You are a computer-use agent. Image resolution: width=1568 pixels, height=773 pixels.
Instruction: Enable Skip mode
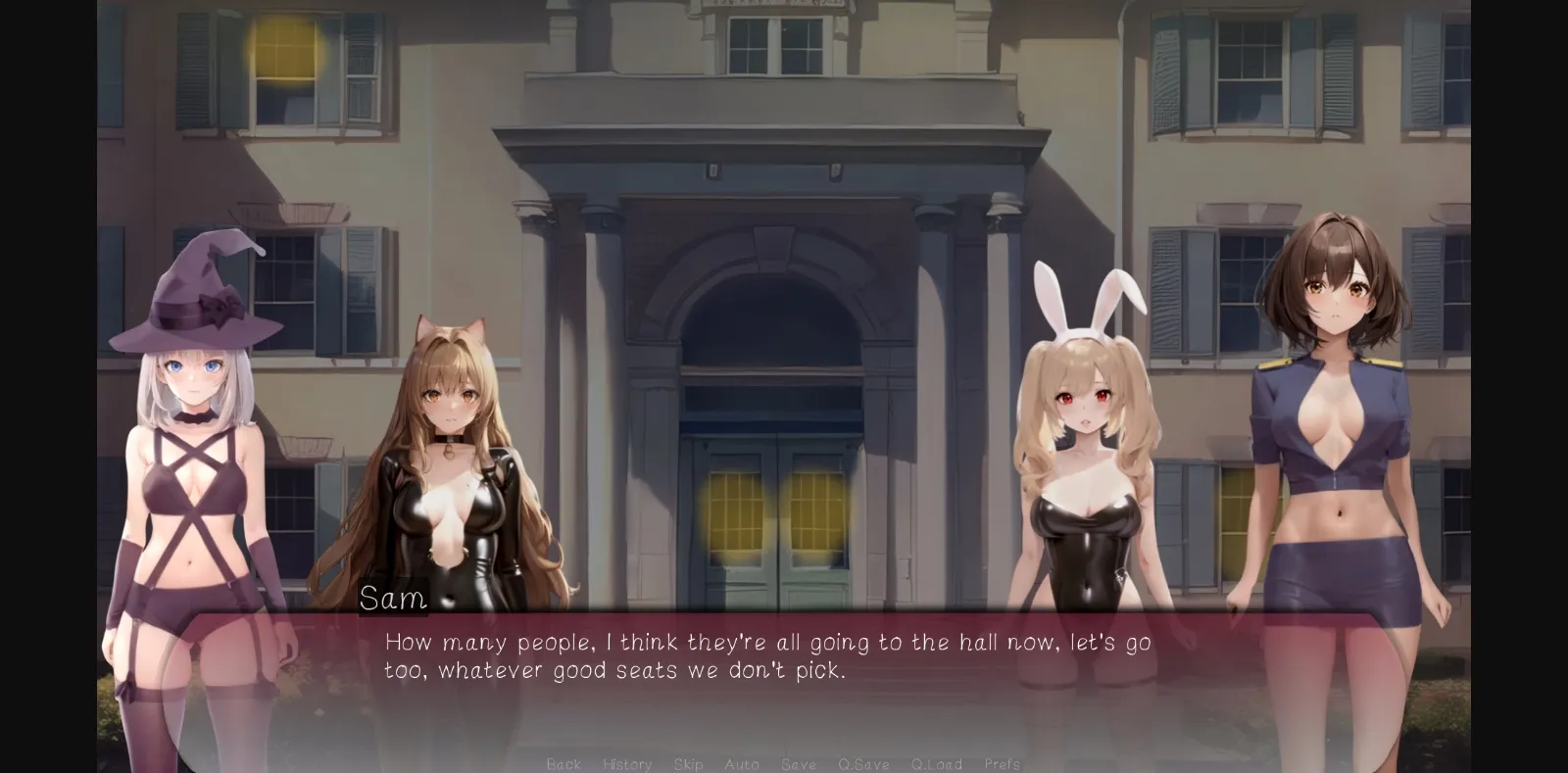pyautogui.click(x=689, y=764)
